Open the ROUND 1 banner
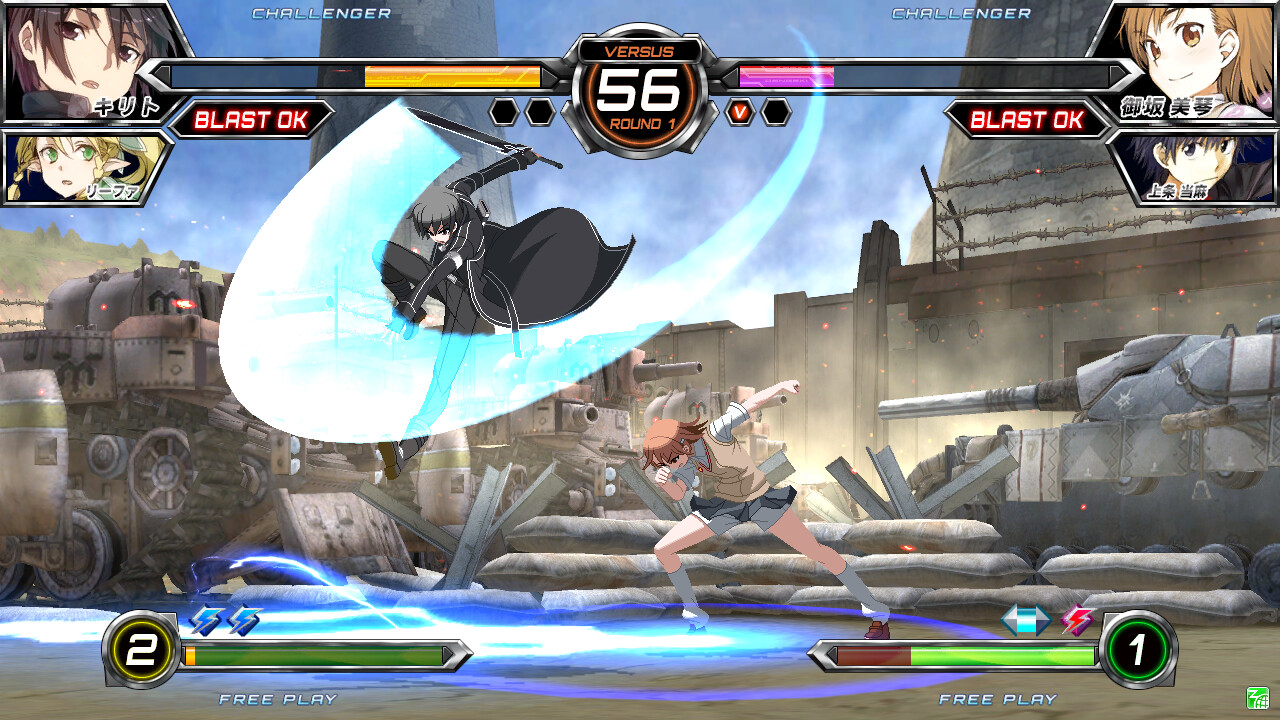Viewport: 1280px width, 720px height. click(x=640, y=125)
